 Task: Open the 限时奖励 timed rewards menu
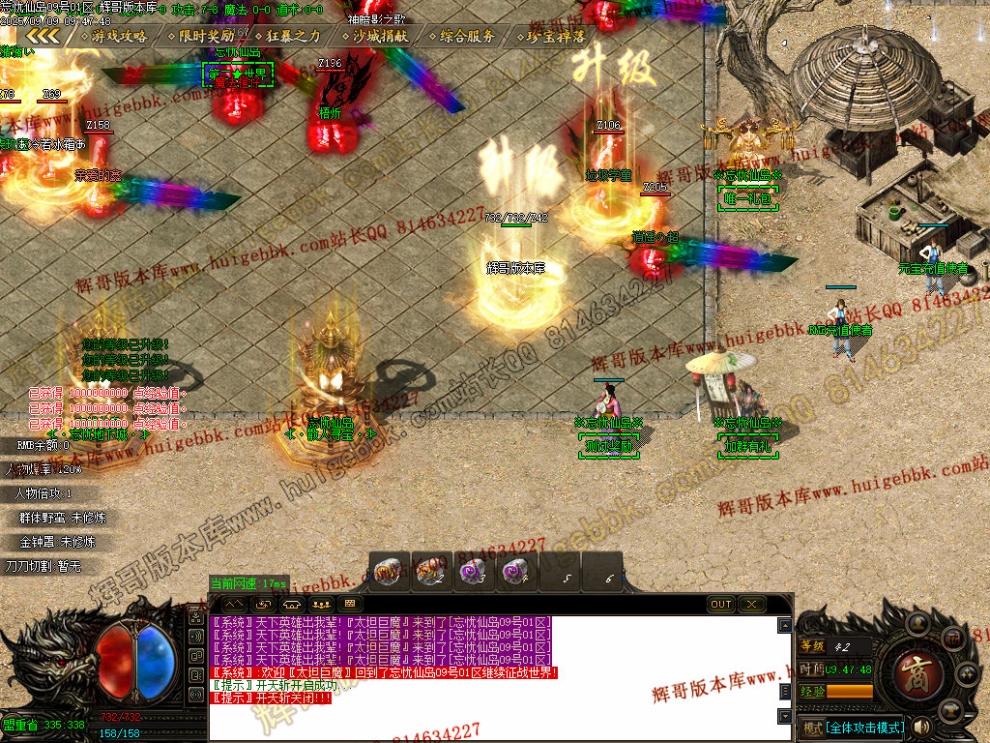[x=203, y=35]
